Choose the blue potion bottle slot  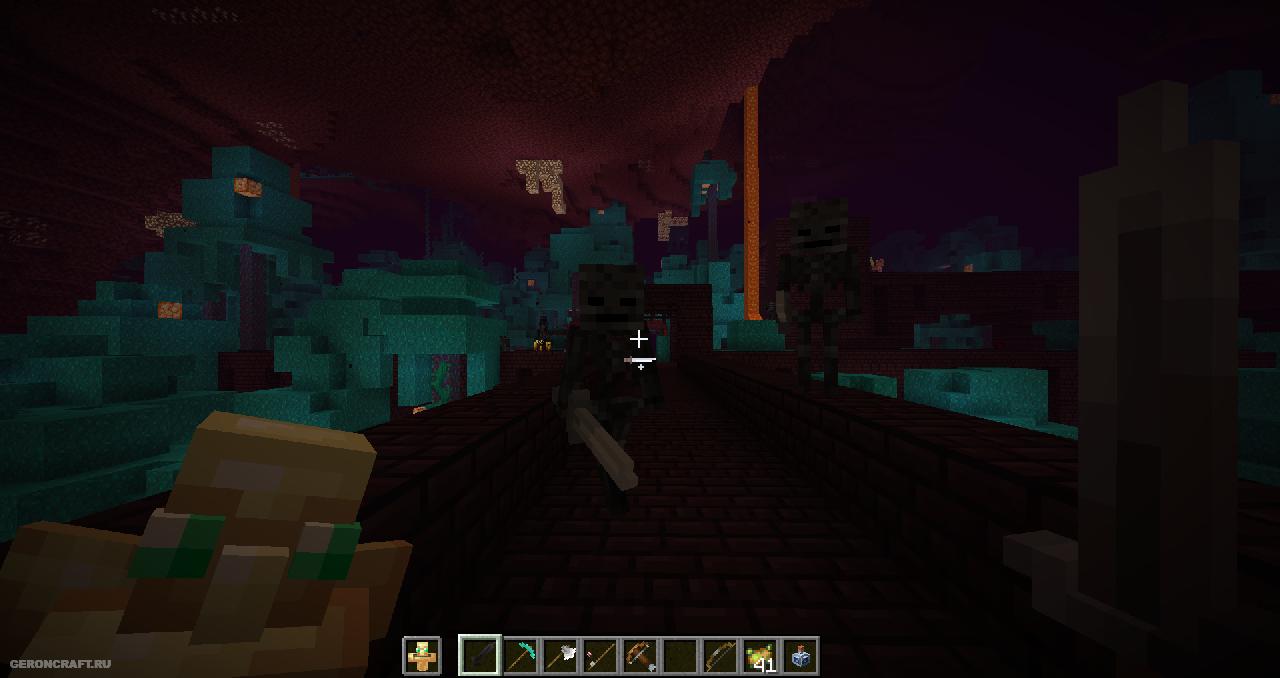800,656
